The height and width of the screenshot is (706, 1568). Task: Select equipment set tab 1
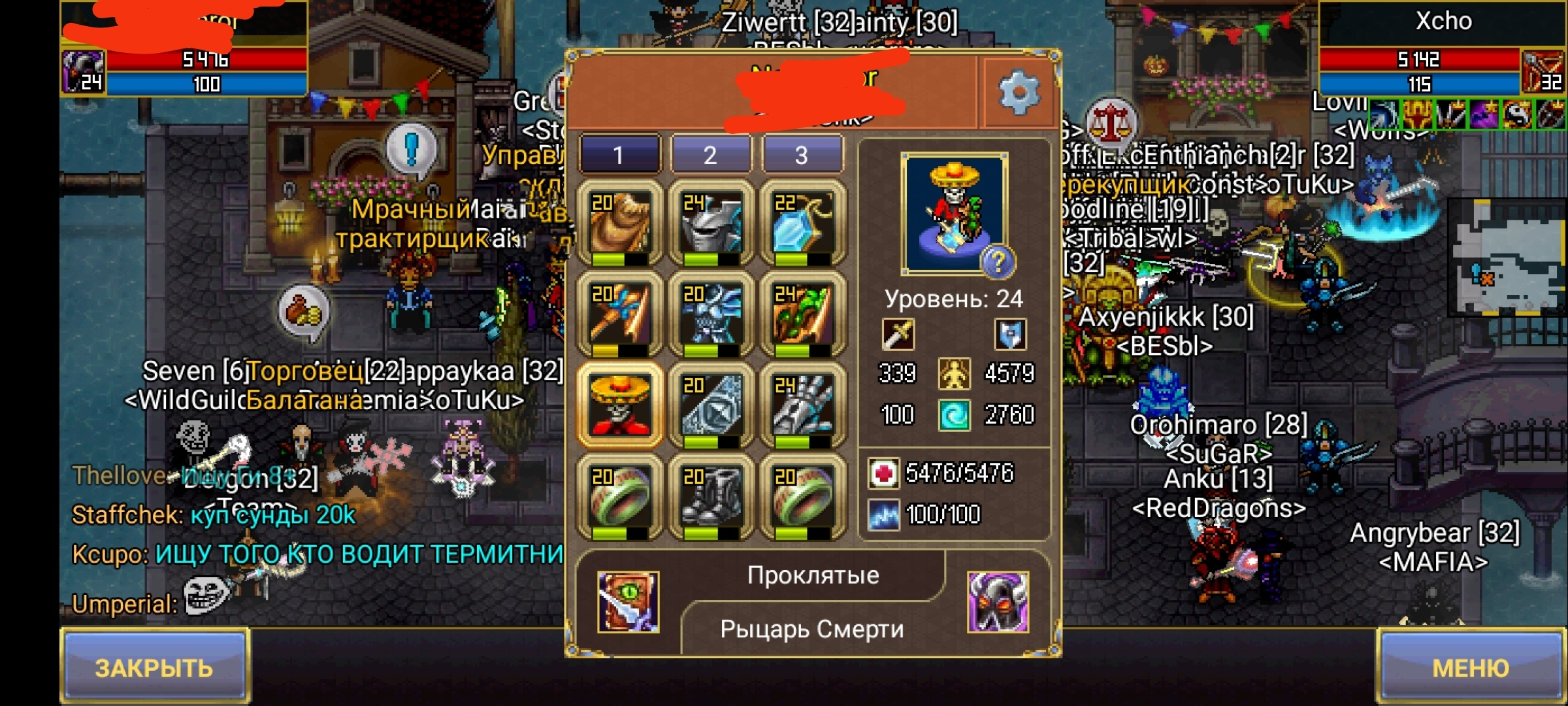pyautogui.click(x=619, y=155)
